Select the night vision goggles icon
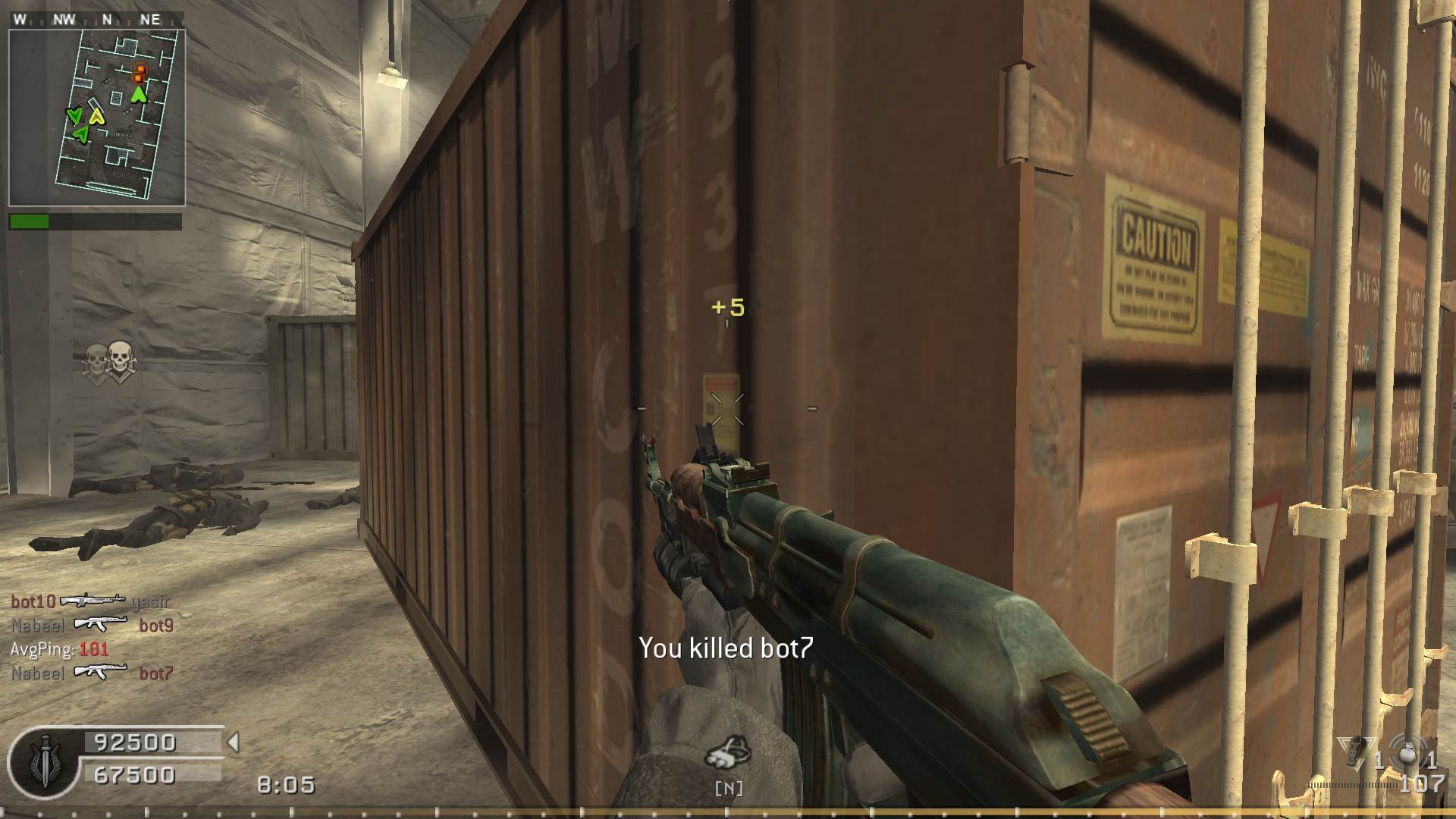This screenshot has height=819, width=1456. point(728,753)
